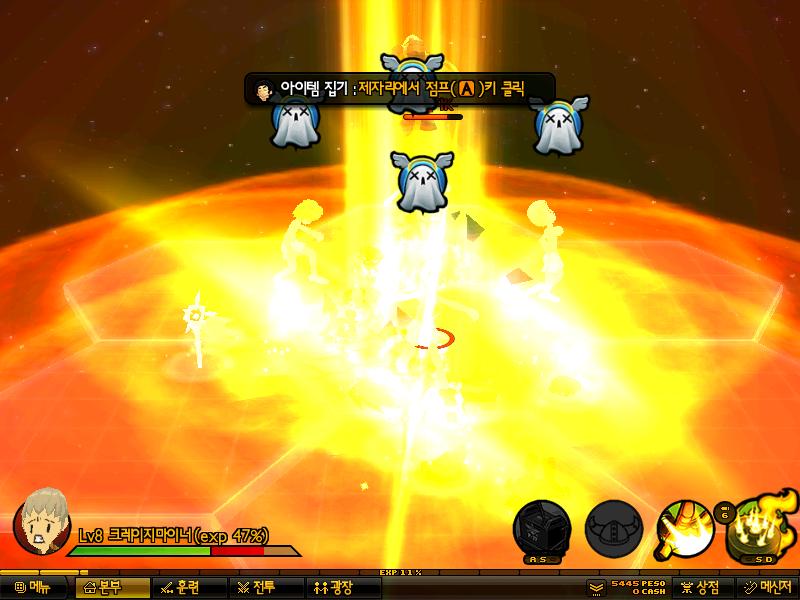The height and width of the screenshot is (600, 800).
Task: Expand the arrow button beside peso counter
Action: (x=596, y=587)
